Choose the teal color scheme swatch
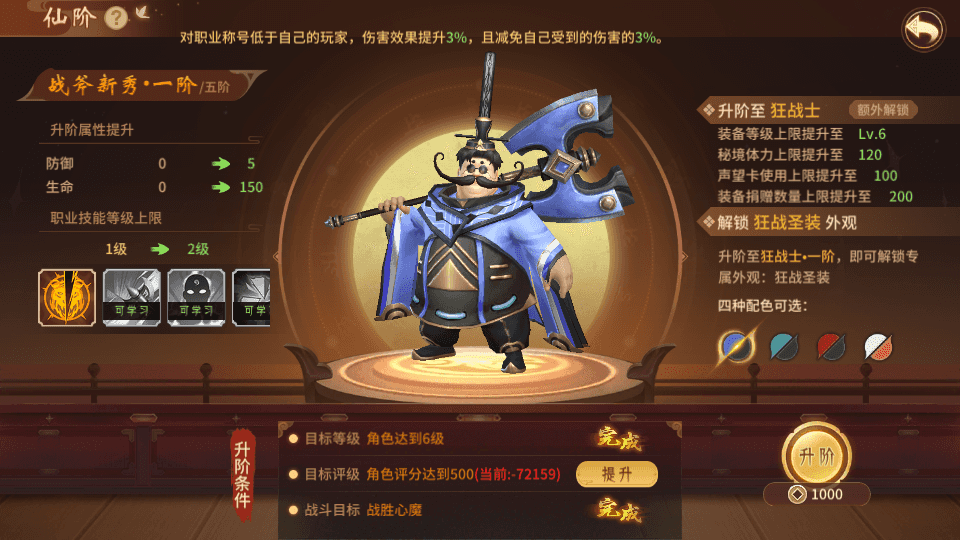Viewport: 960px width, 540px height. (784, 346)
